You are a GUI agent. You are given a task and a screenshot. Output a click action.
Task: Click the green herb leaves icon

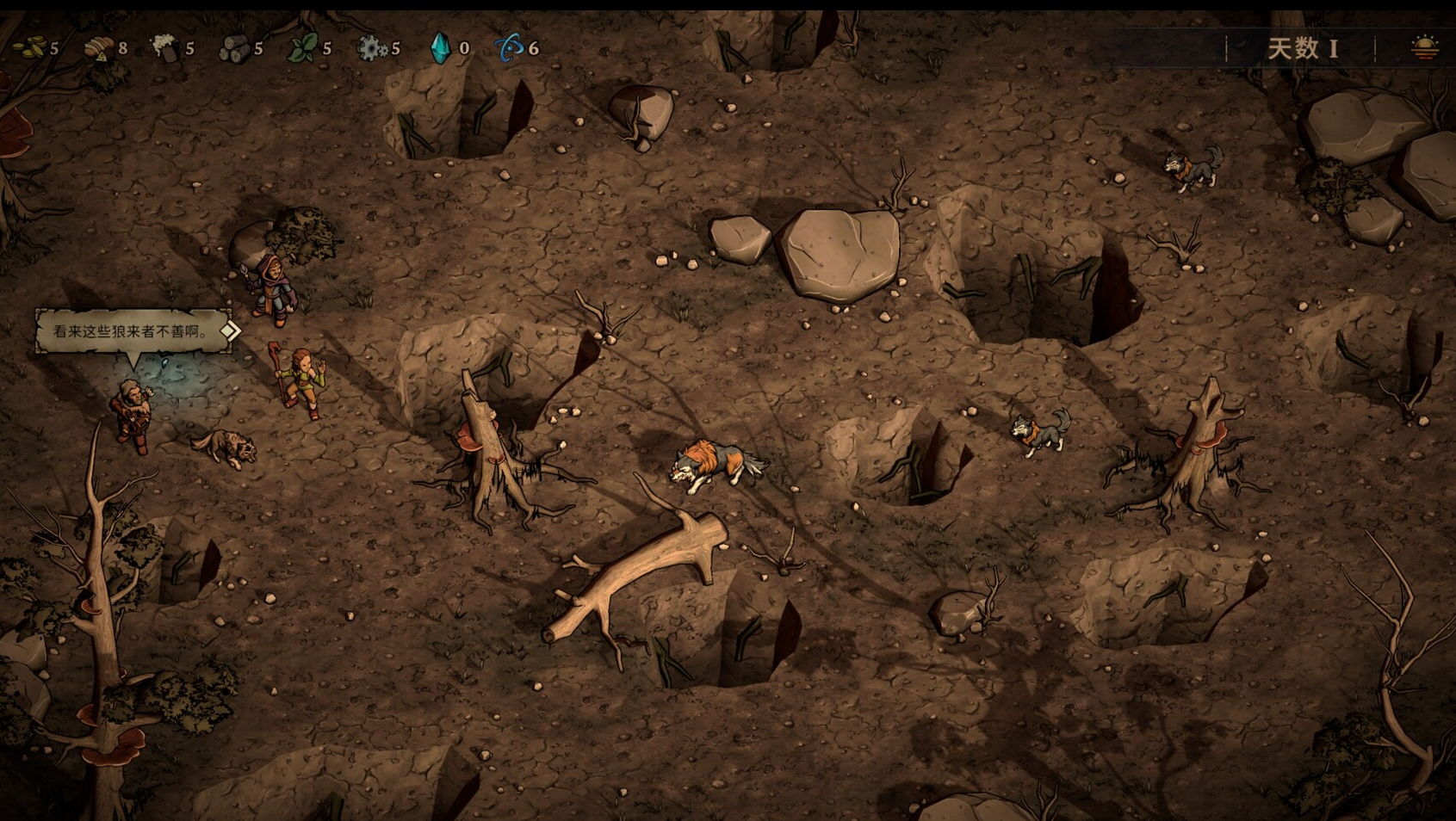click(x=301, y=48)
